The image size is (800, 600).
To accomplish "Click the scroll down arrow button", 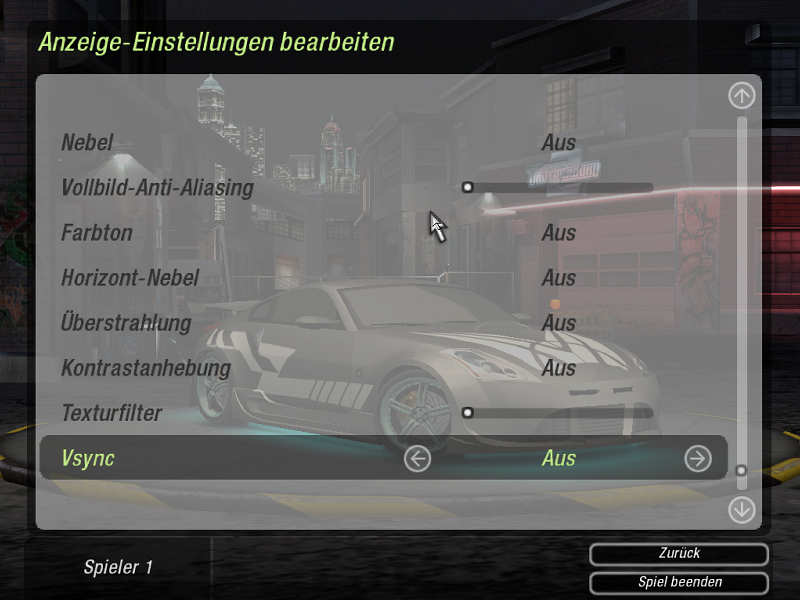I will [x=741, y=509].
